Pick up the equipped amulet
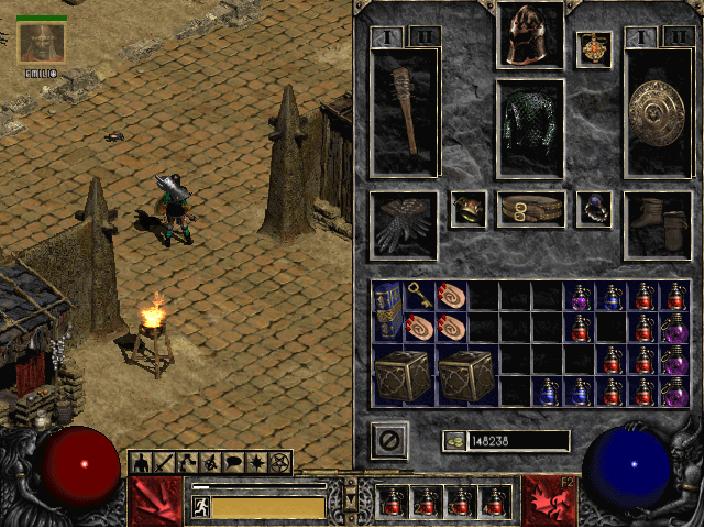This screenshot has width=704, height=527. (593, 50)
